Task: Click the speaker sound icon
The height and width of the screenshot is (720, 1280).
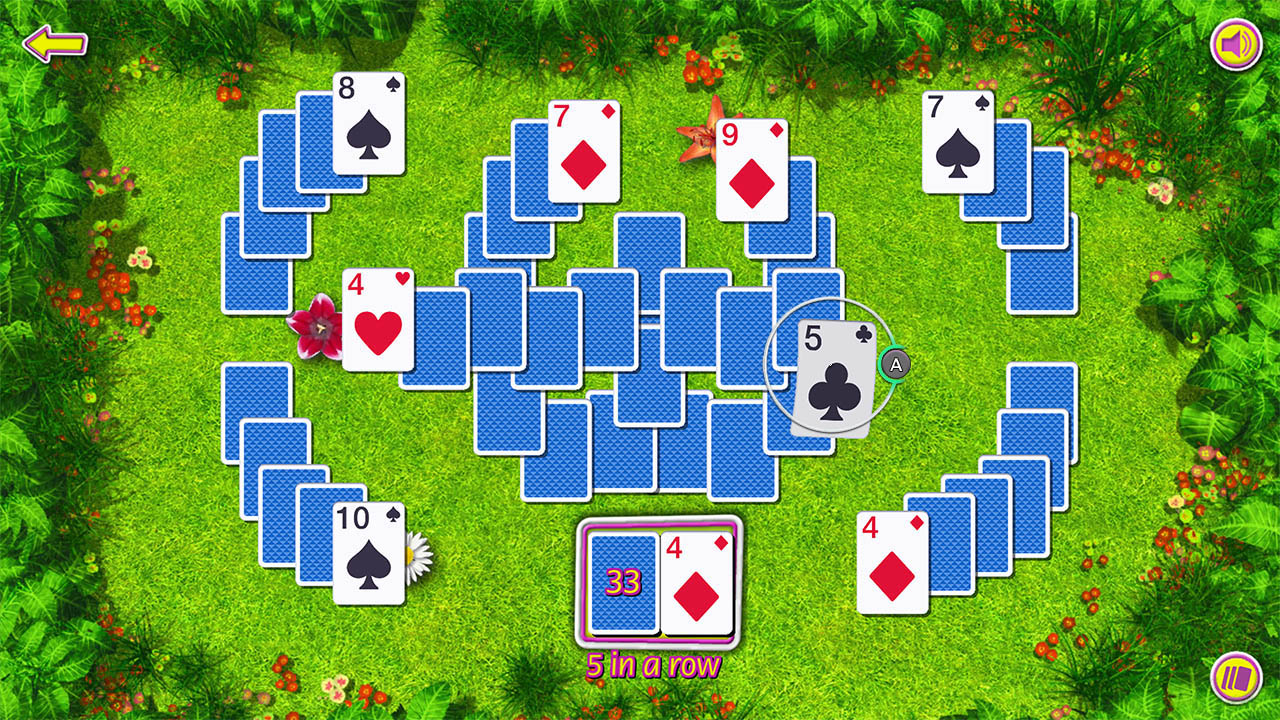Action: point(1235,42)
